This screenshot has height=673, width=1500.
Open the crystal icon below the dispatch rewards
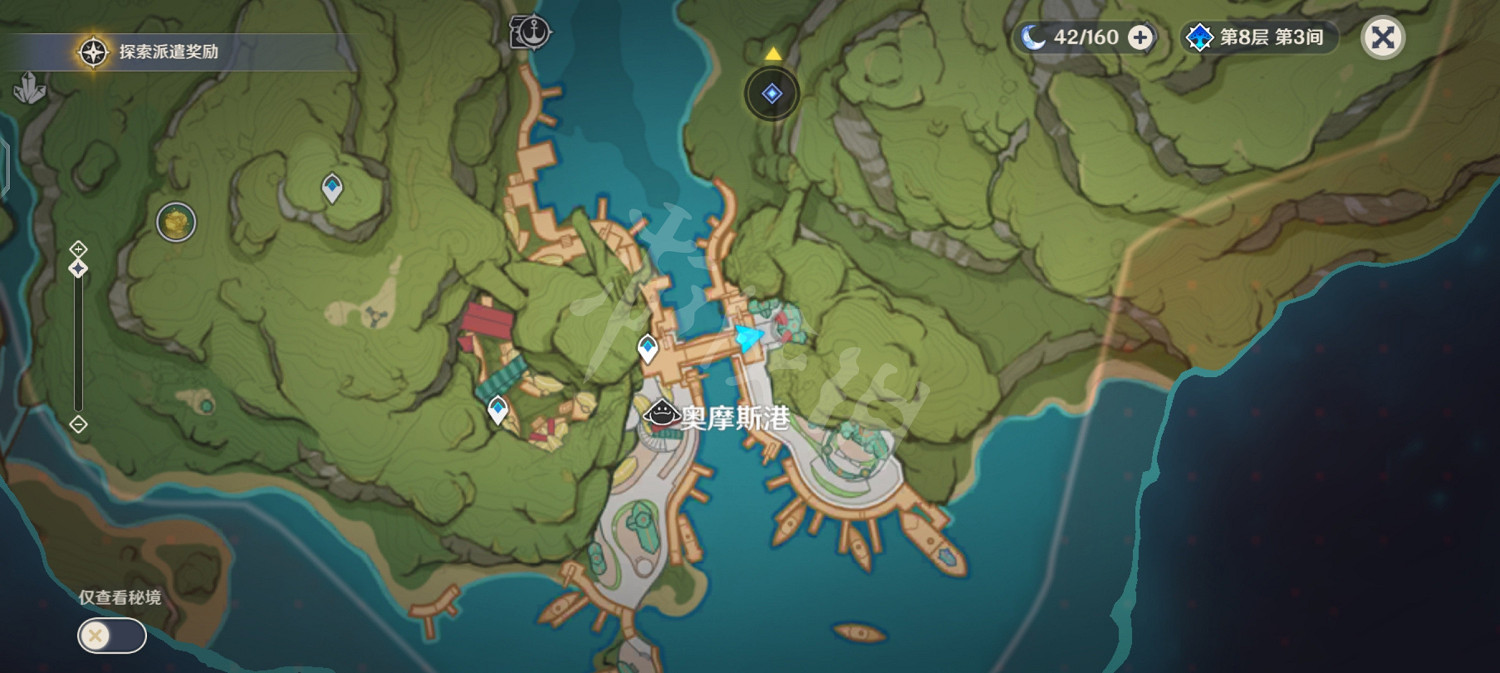click(30, 89)
